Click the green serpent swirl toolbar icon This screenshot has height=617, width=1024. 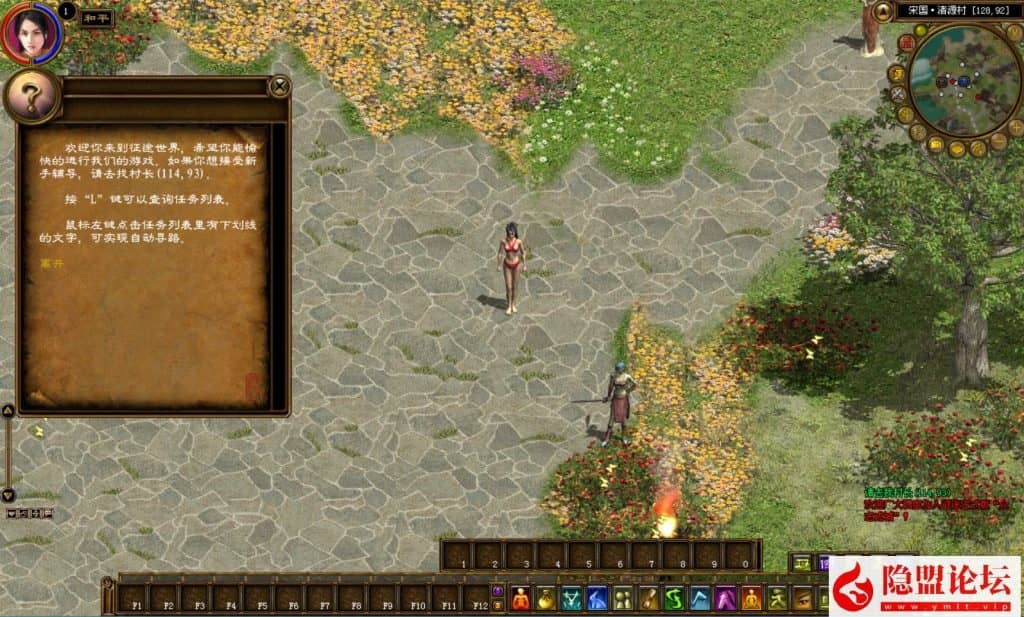tap(675, 598)
